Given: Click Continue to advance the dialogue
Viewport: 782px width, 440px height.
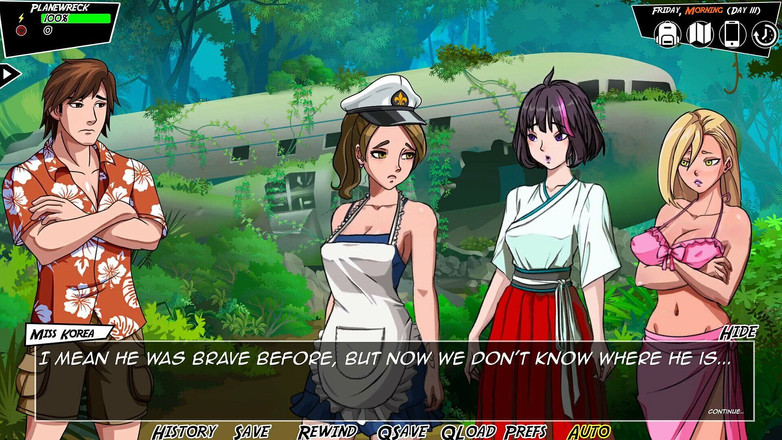Looking at the screenshot, I should 726,411.
